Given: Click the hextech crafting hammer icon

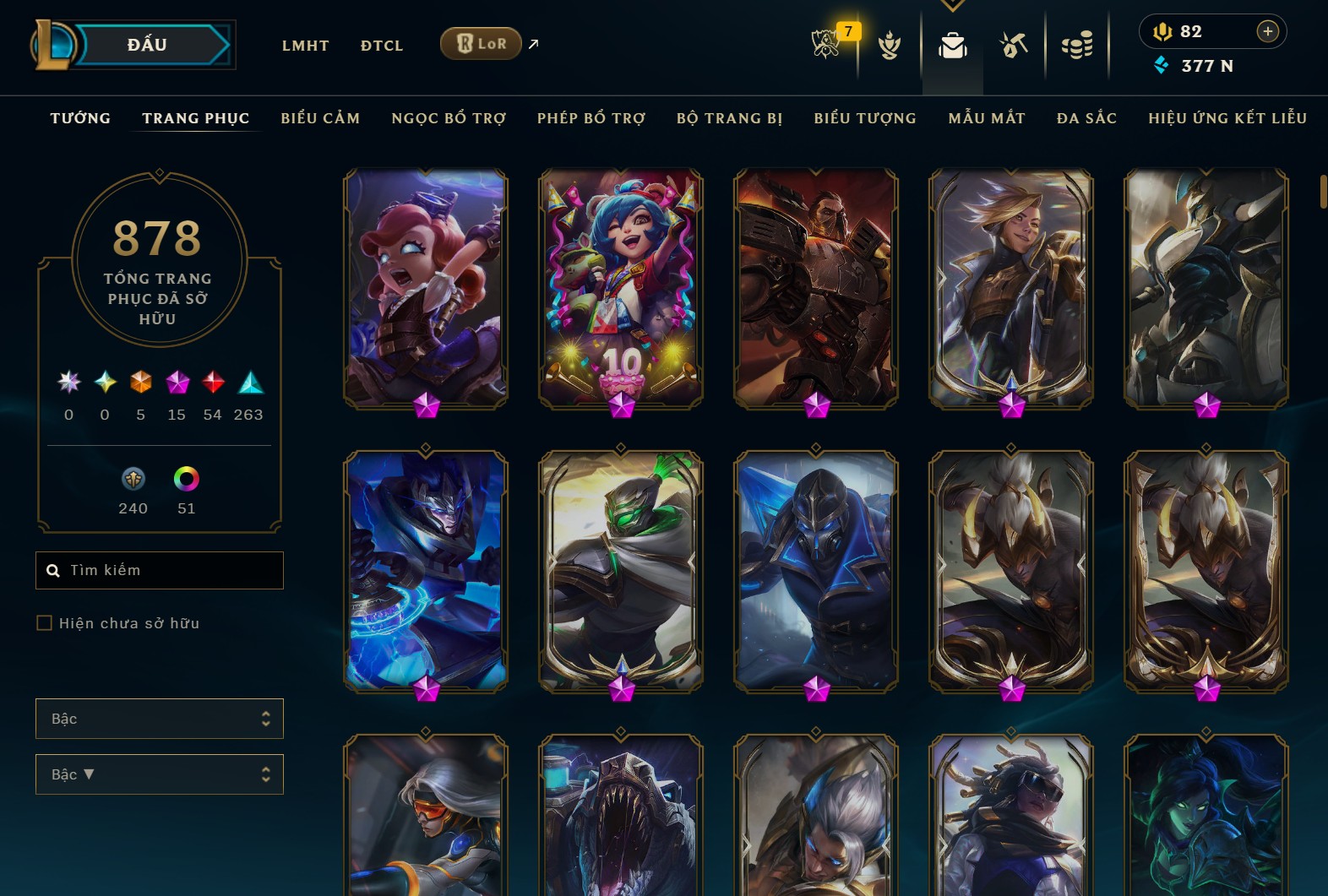Looking at the screenshot, I should (1013, 46).
